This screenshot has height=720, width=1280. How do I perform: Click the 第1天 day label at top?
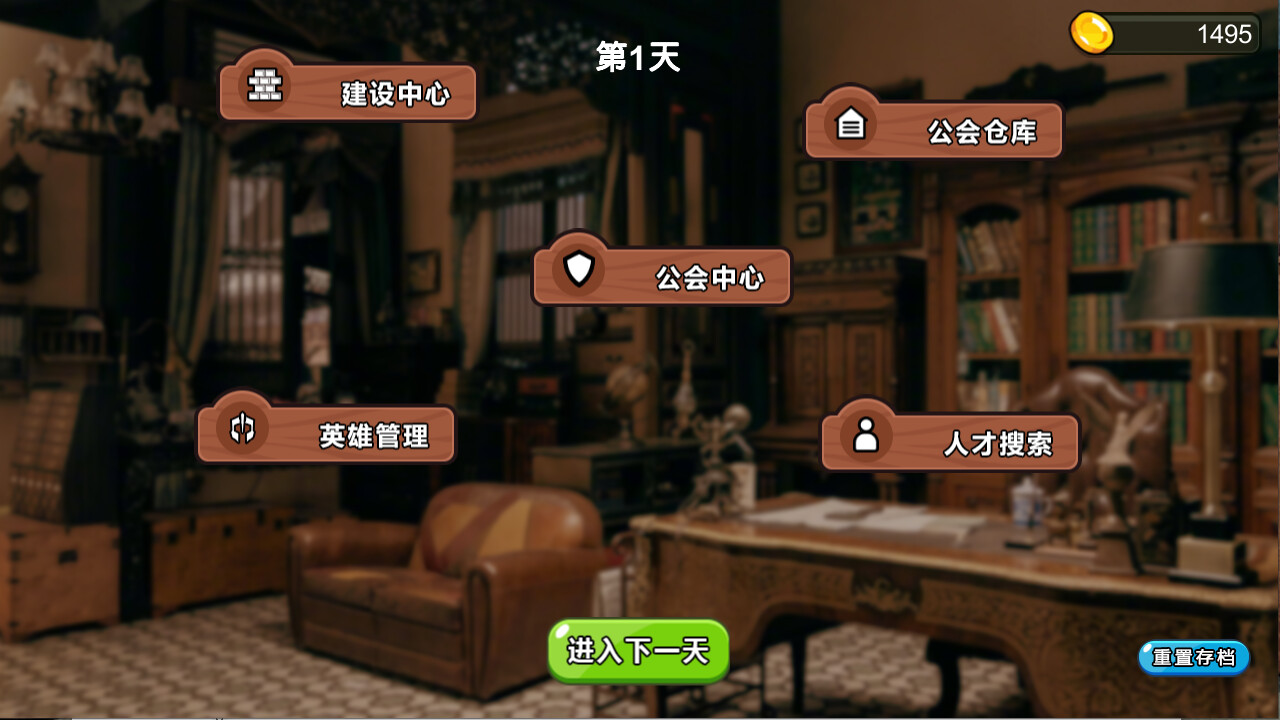click(637, 59)
